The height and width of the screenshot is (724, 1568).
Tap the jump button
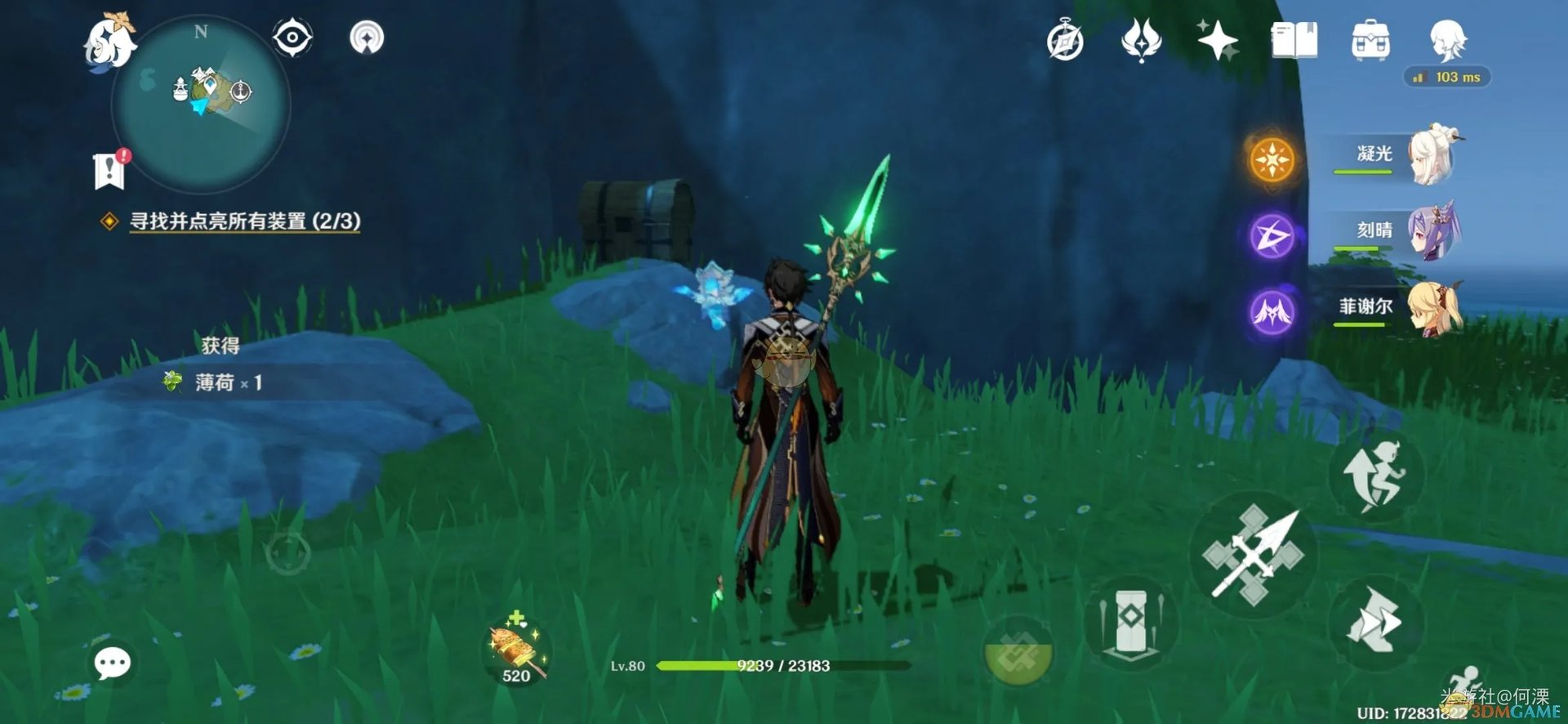point(1378,476)
